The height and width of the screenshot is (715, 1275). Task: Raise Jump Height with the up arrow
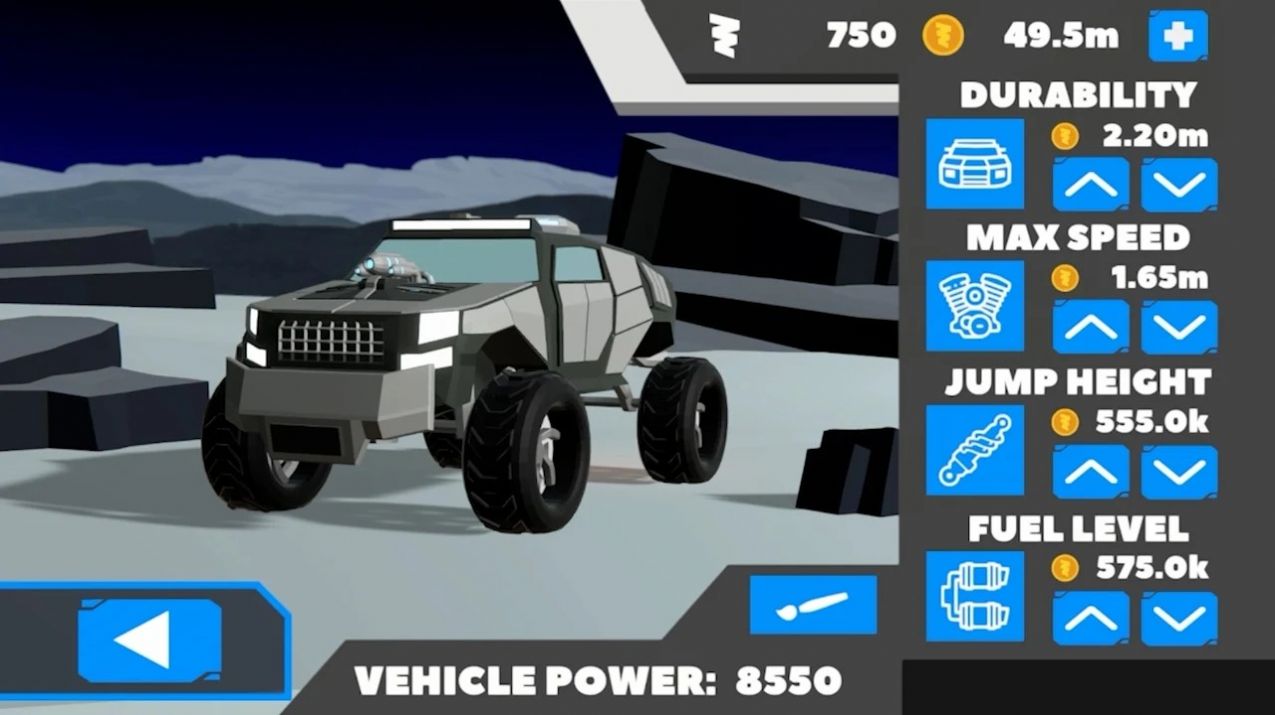(x=1091, y=472)
